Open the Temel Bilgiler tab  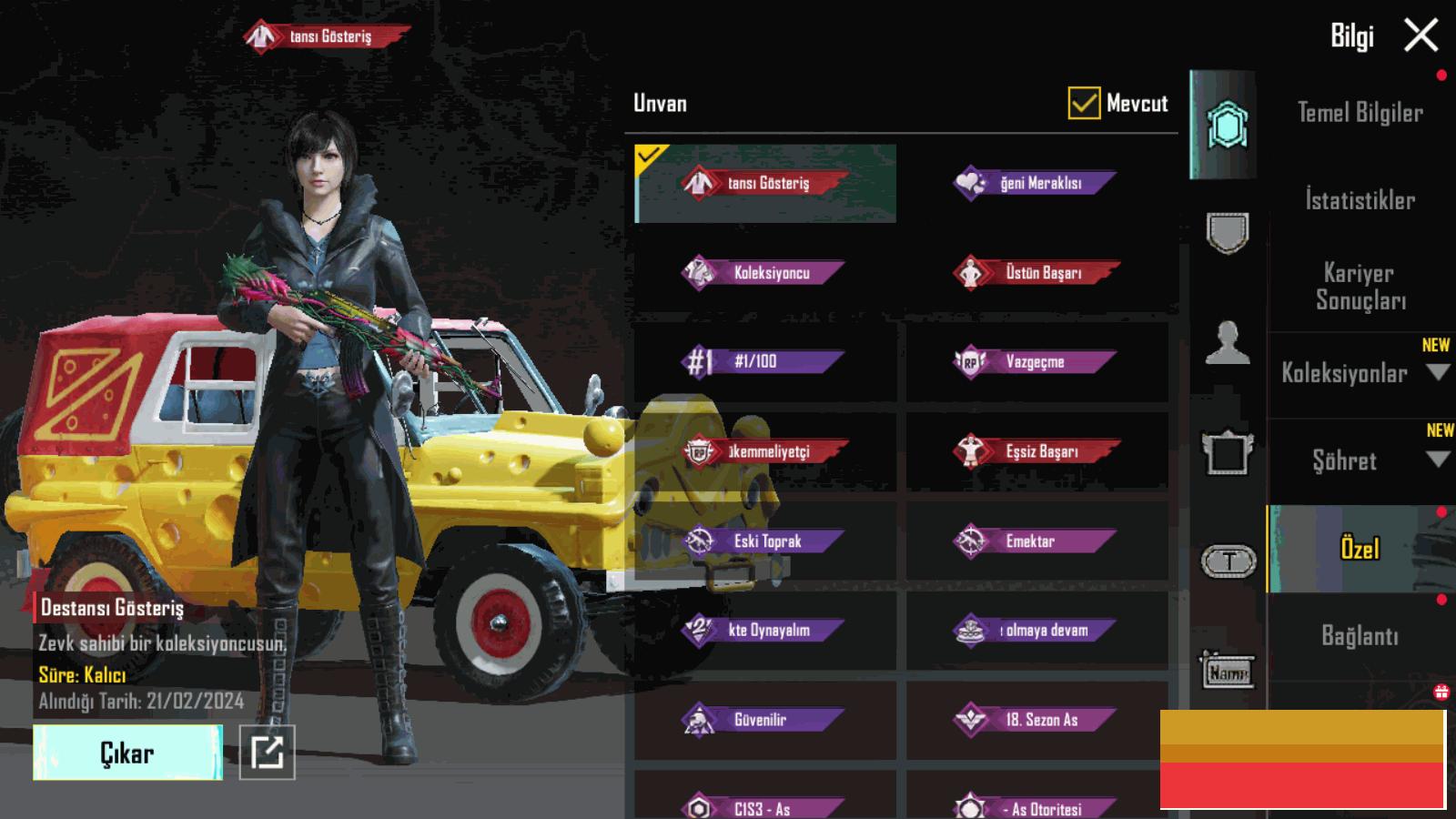[x=1360, y=113]
